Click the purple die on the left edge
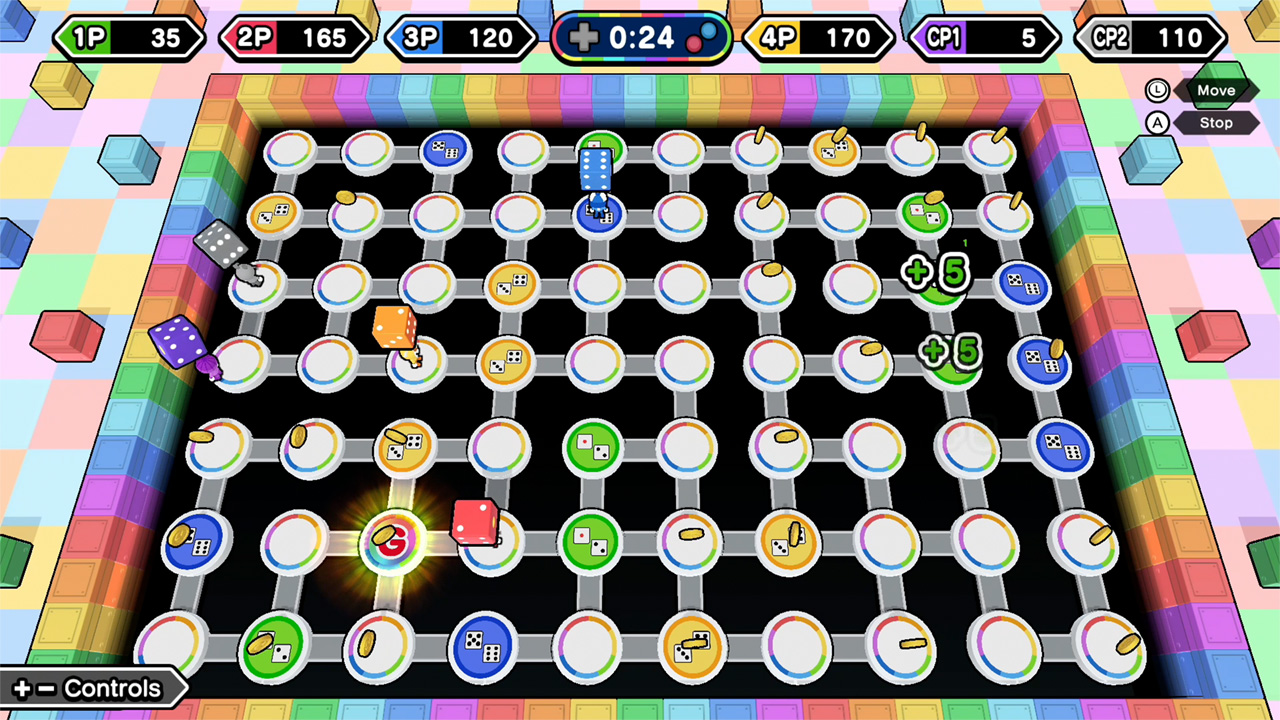Viewport: 1280px width, 720px height. coord(176,340)
